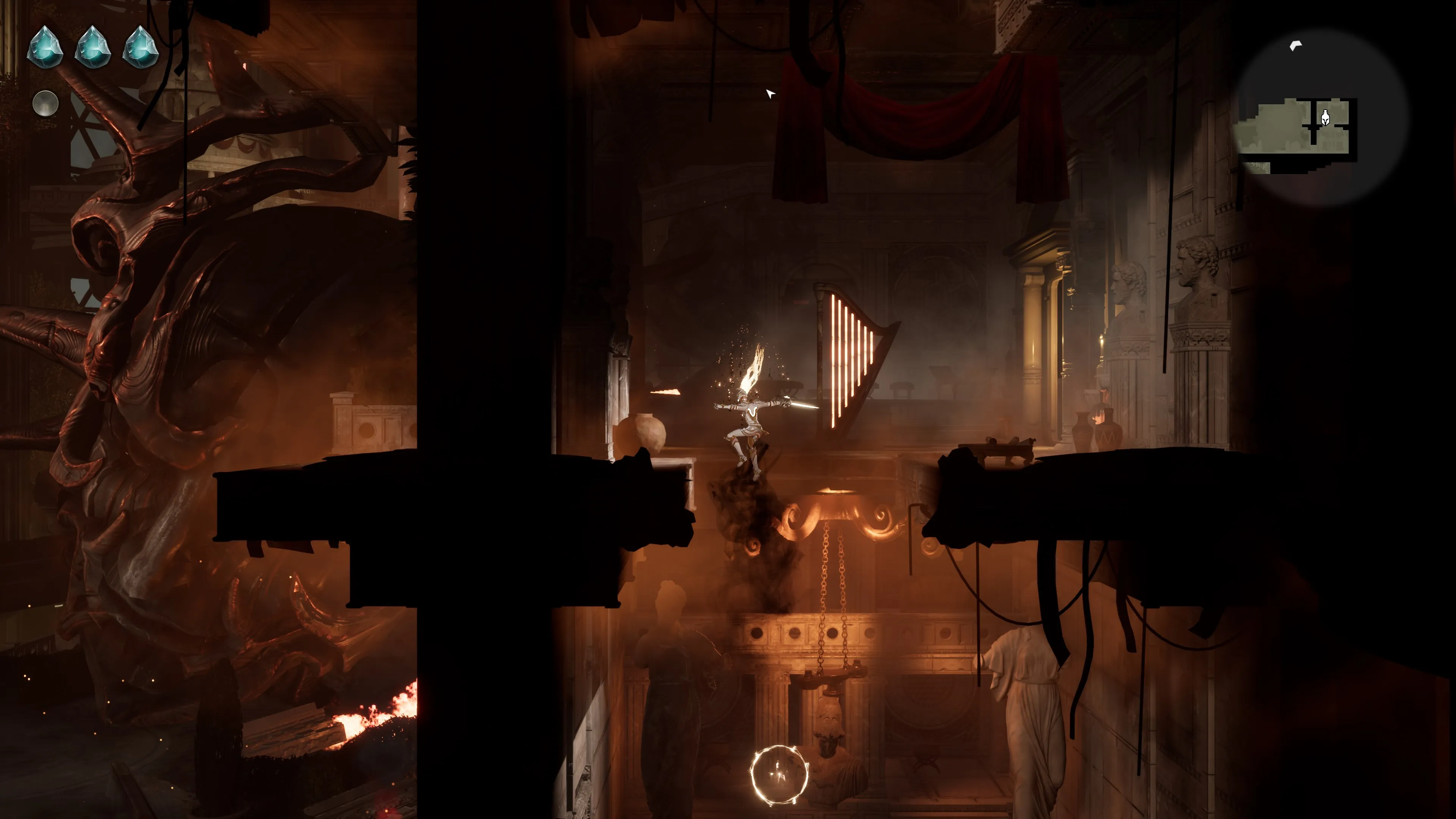Select the helmet player marker on the minimap
Viewport: 1456px width, 819px height.
[x=1325, y=119]
